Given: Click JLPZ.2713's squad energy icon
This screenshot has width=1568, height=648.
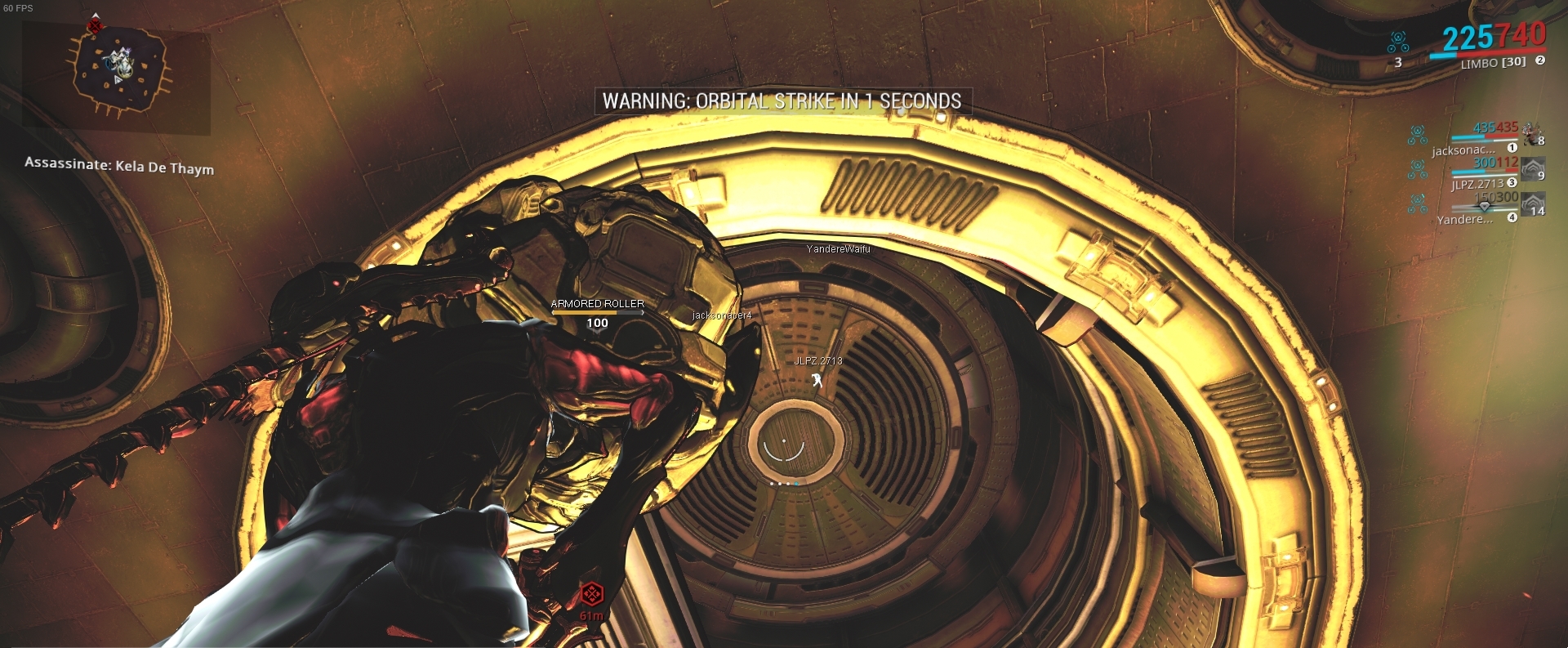Looking at the screenshot, I should 1418,170.
